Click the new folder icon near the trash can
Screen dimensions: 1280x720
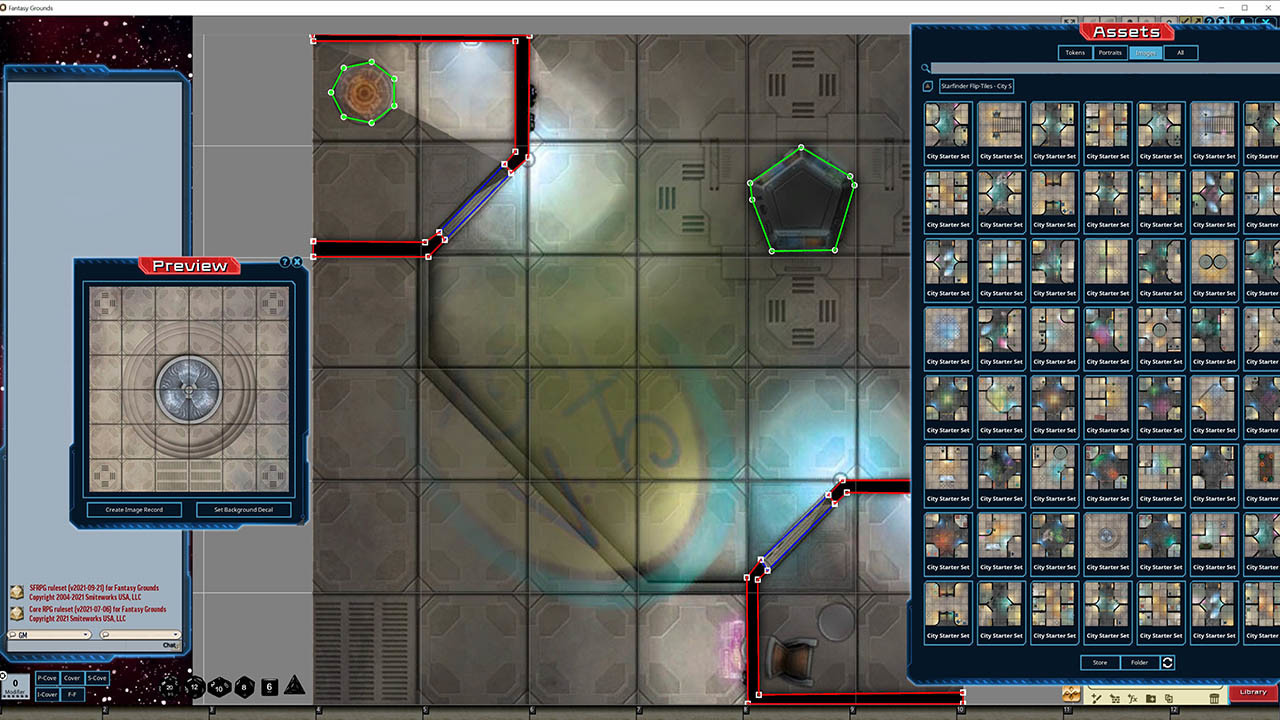[x=1151, y=698]
